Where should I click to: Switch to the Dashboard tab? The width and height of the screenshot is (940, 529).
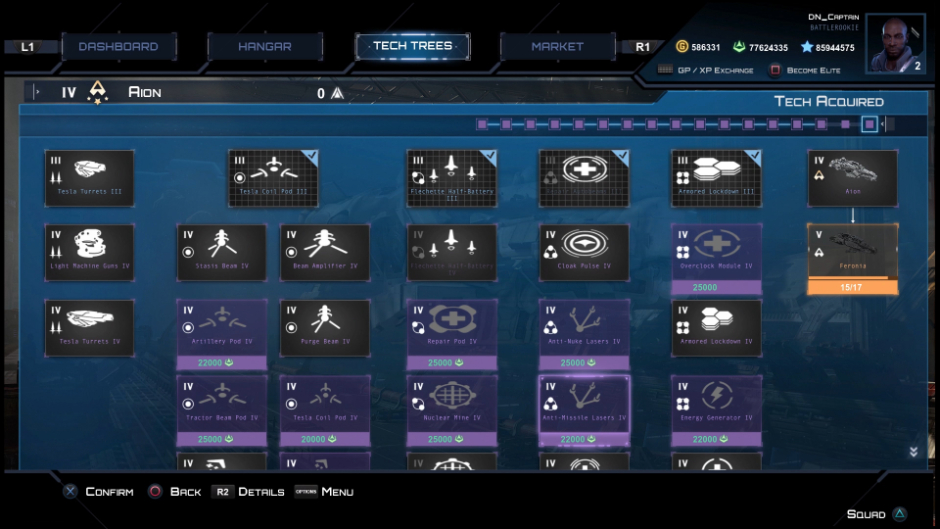pos(118,47)
